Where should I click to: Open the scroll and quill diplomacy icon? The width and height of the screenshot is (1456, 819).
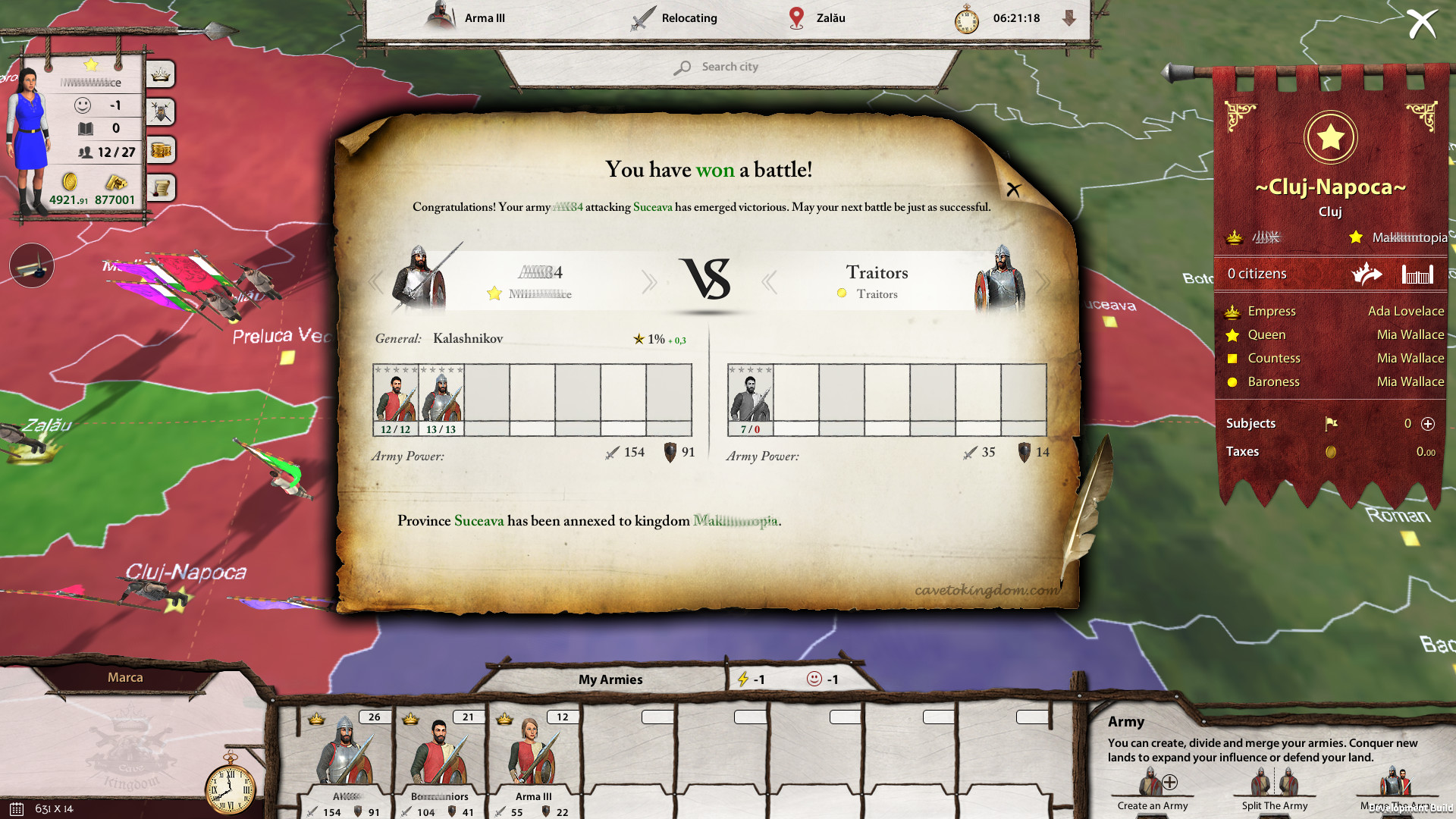160,187
